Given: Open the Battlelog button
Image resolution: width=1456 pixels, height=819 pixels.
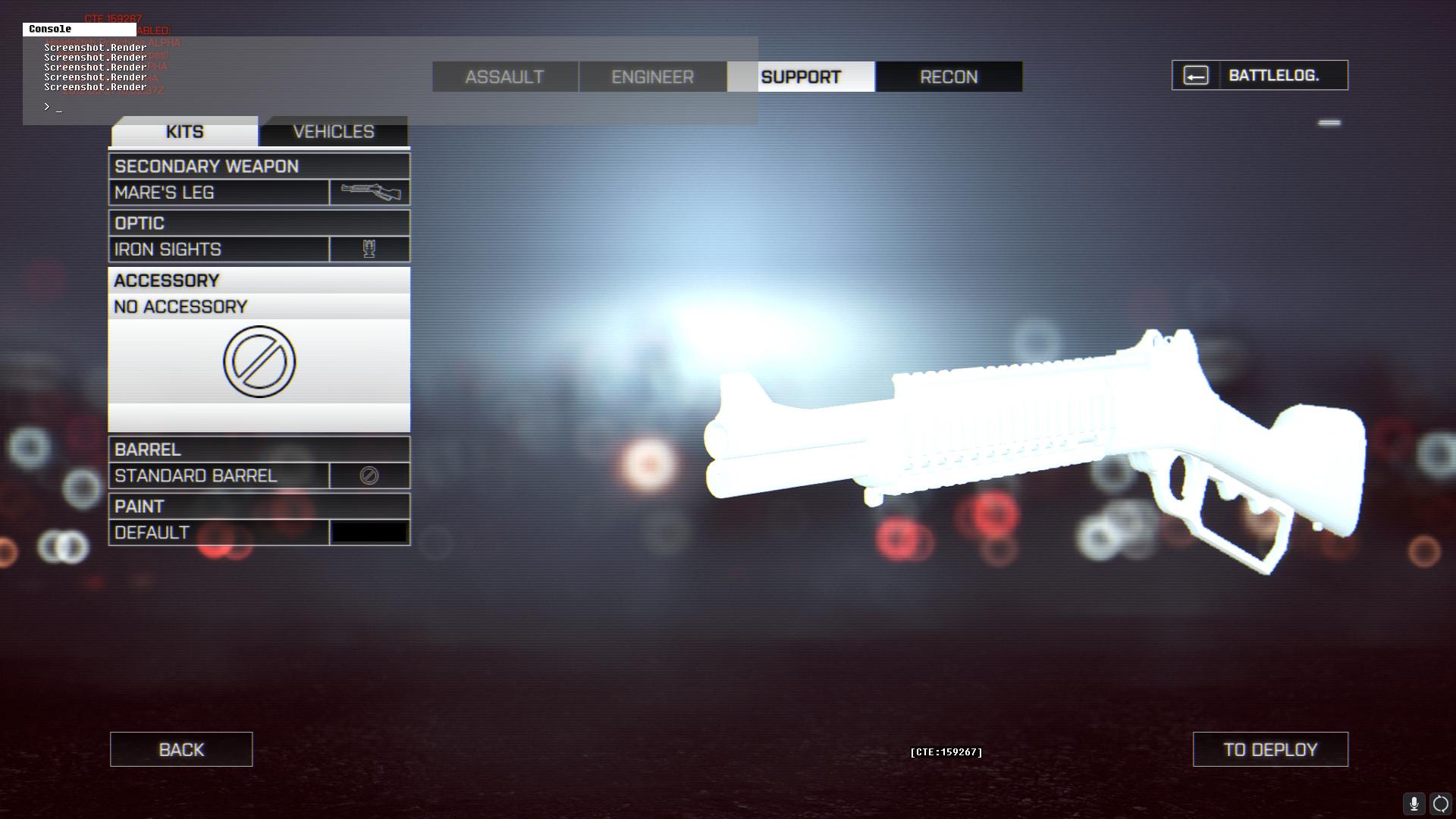Looking at the screenshot, I should coord(1260,75).
